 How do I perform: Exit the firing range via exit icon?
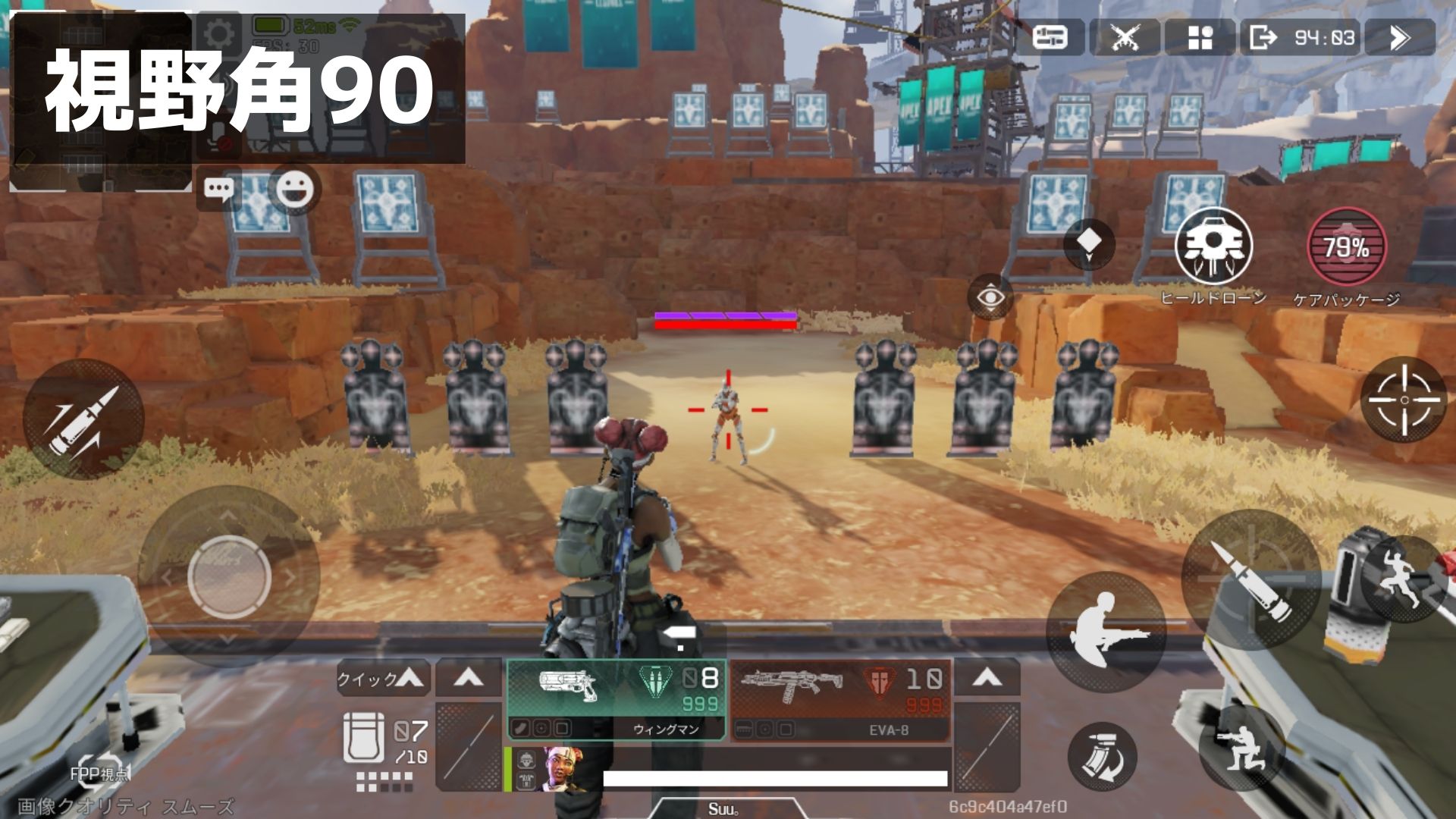1263,37
